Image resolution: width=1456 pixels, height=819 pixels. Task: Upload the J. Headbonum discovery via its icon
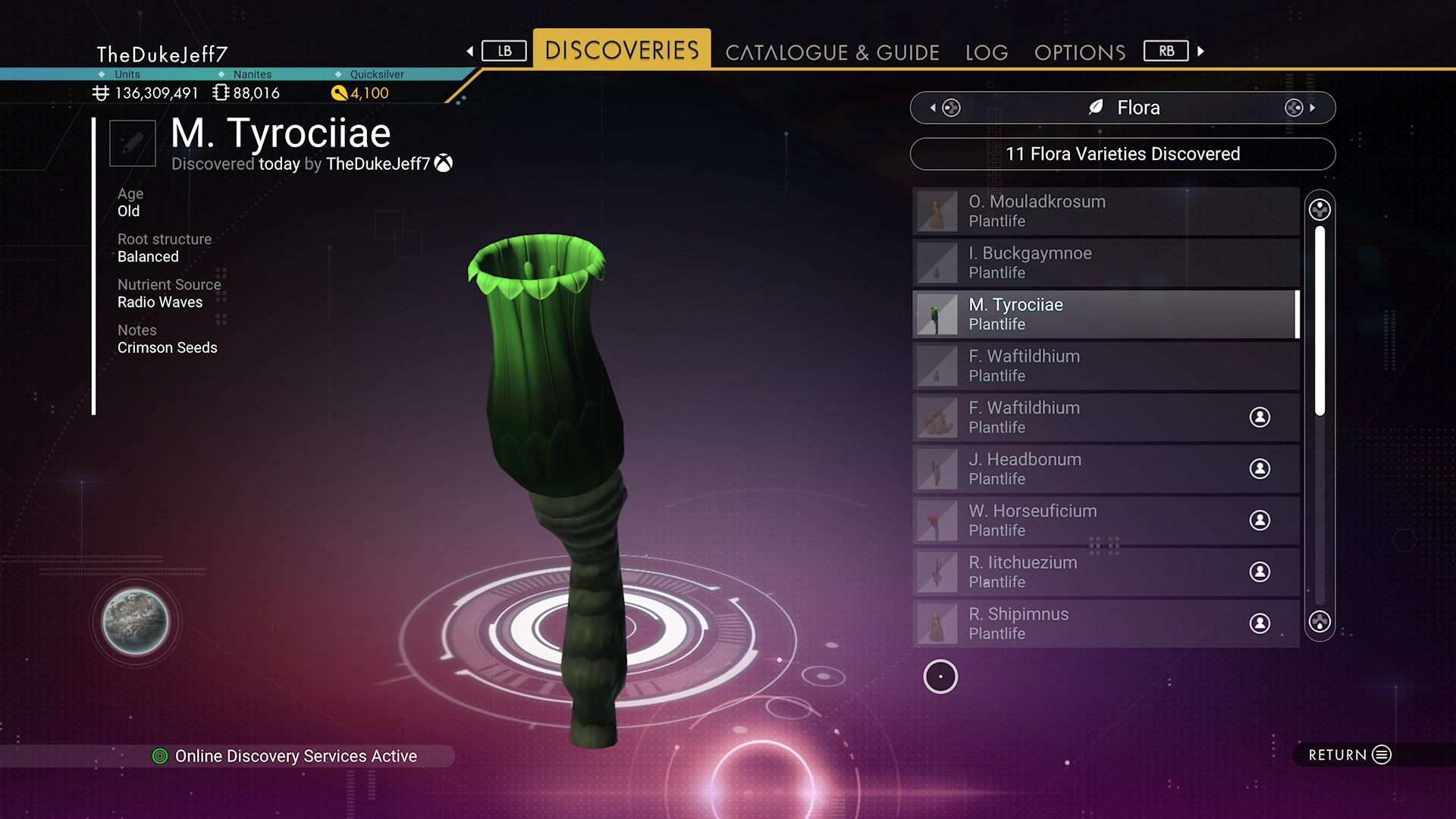(1260, 469)
